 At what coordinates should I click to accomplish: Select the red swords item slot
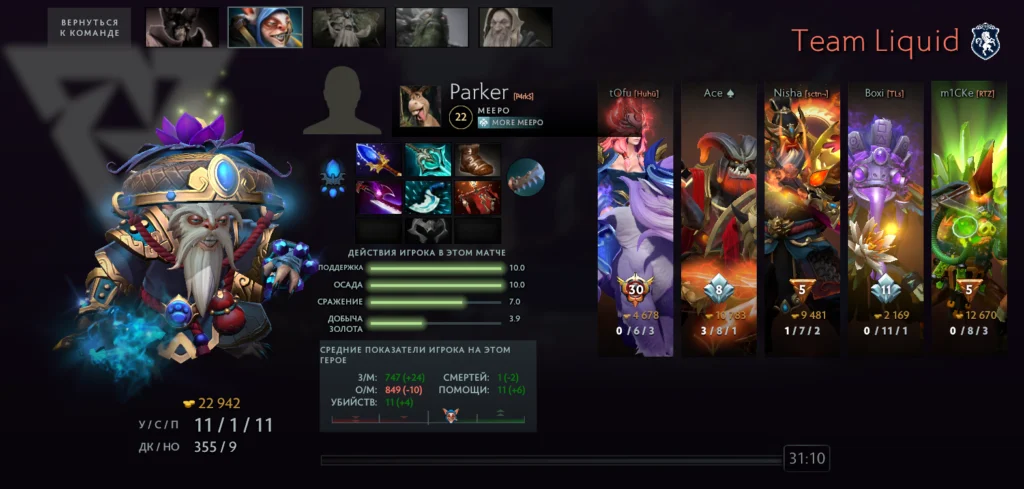(478, 196)
